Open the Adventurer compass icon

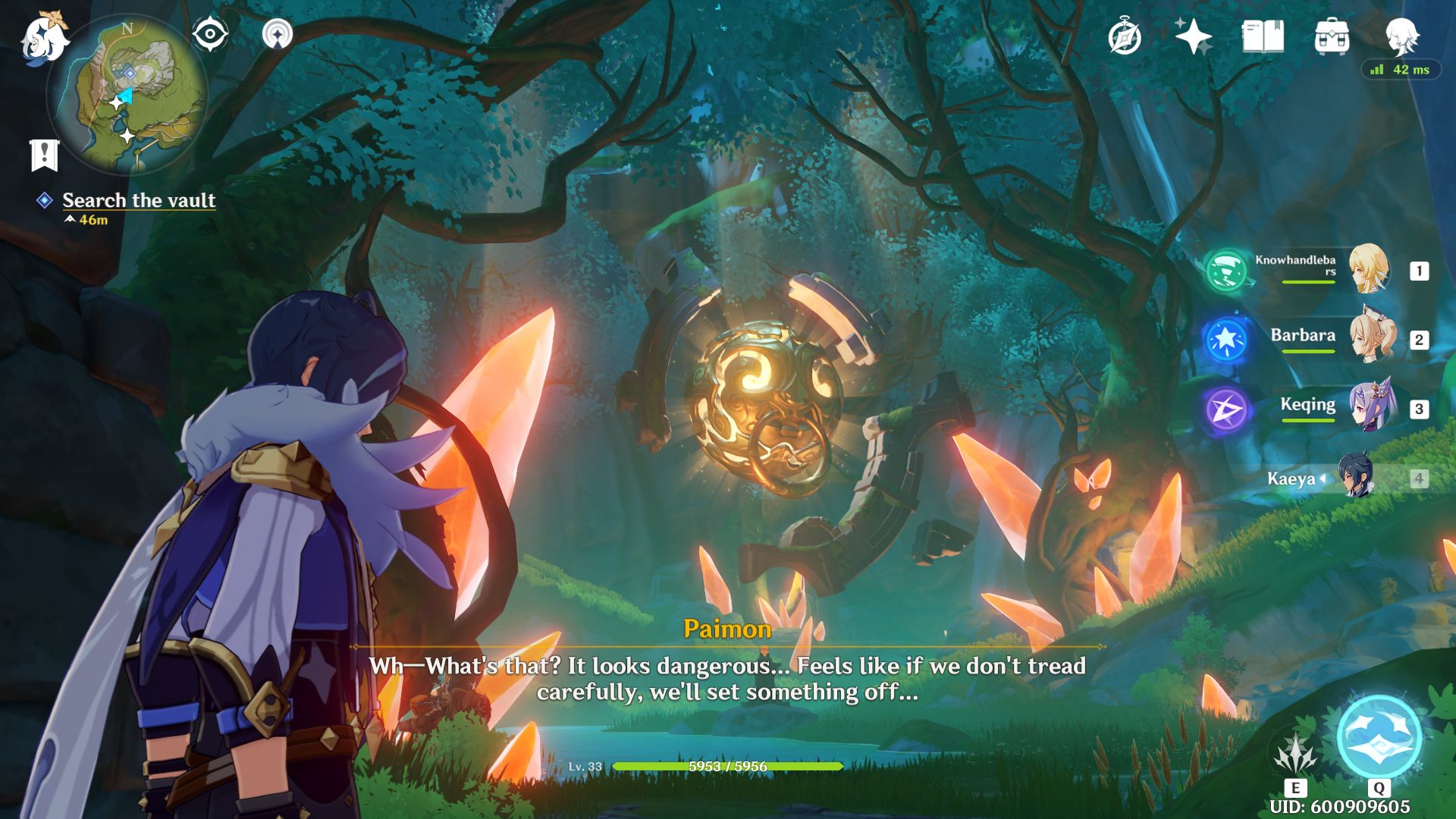click(1124, 37)
